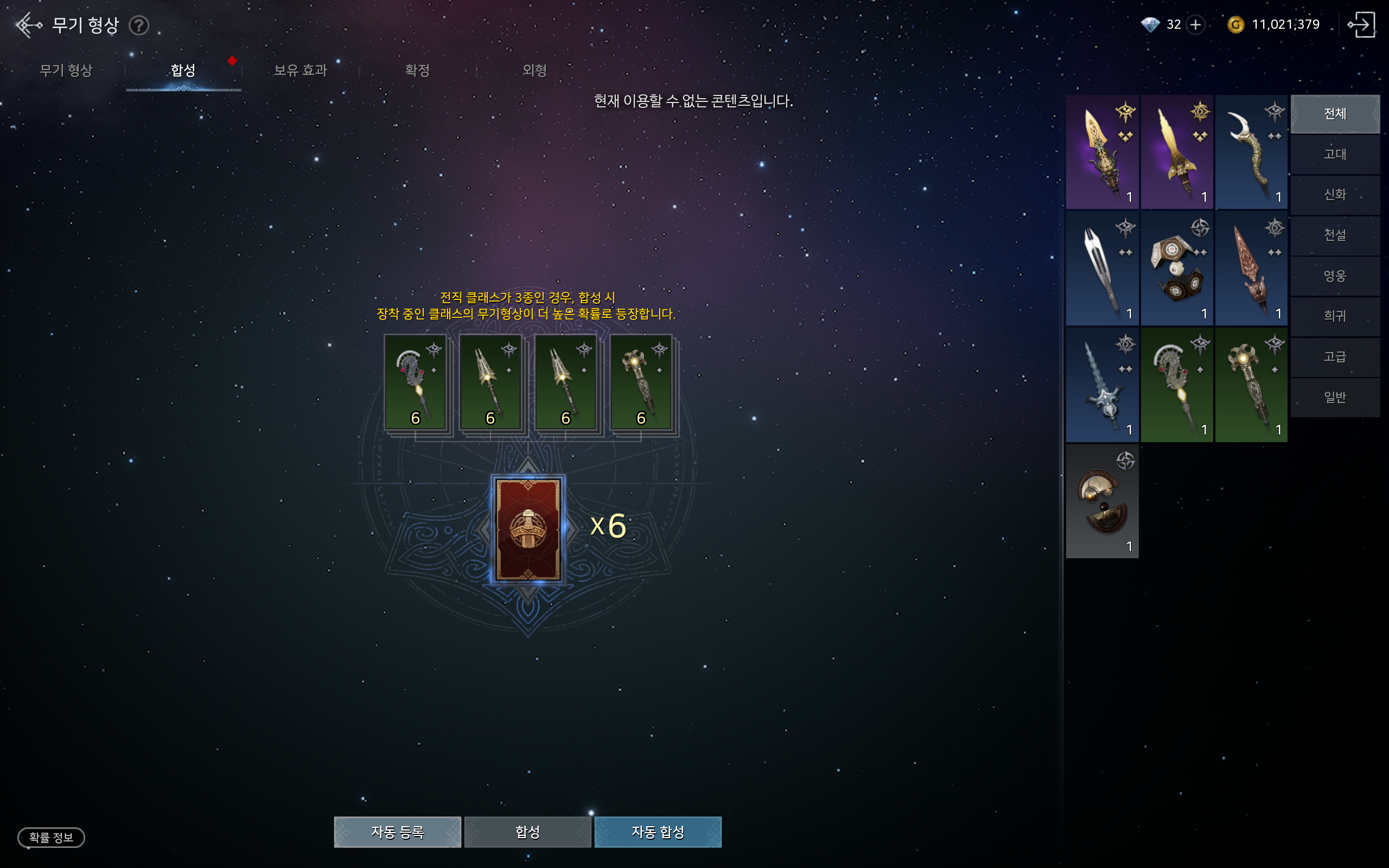Image resolution: width=1389 pixels, height=868 pixels.
Task: Select the grey round shield weapon card
Action: 1102,501
